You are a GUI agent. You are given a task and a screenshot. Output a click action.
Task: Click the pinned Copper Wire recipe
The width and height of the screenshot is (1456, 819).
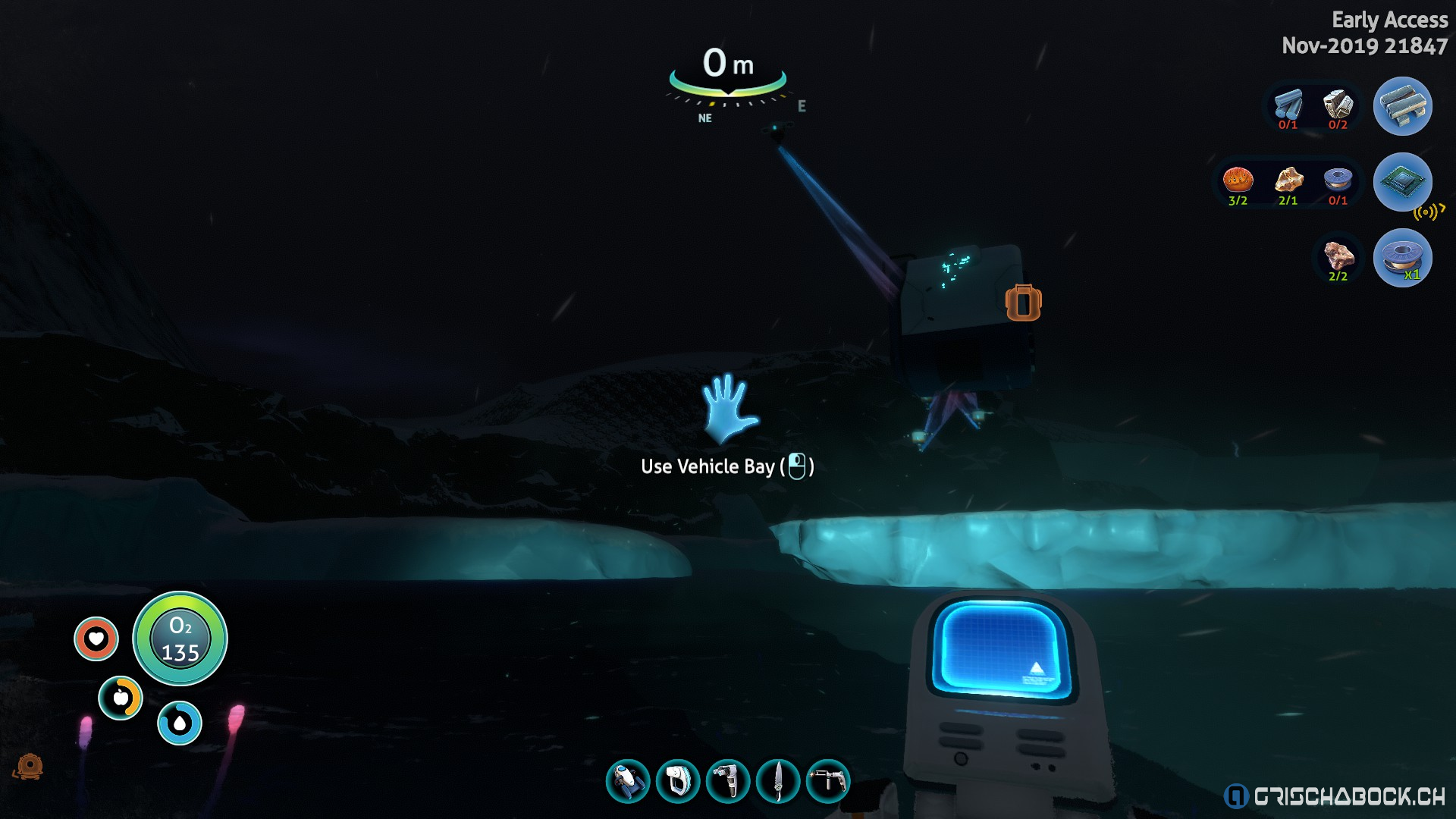click(1402, 258)
